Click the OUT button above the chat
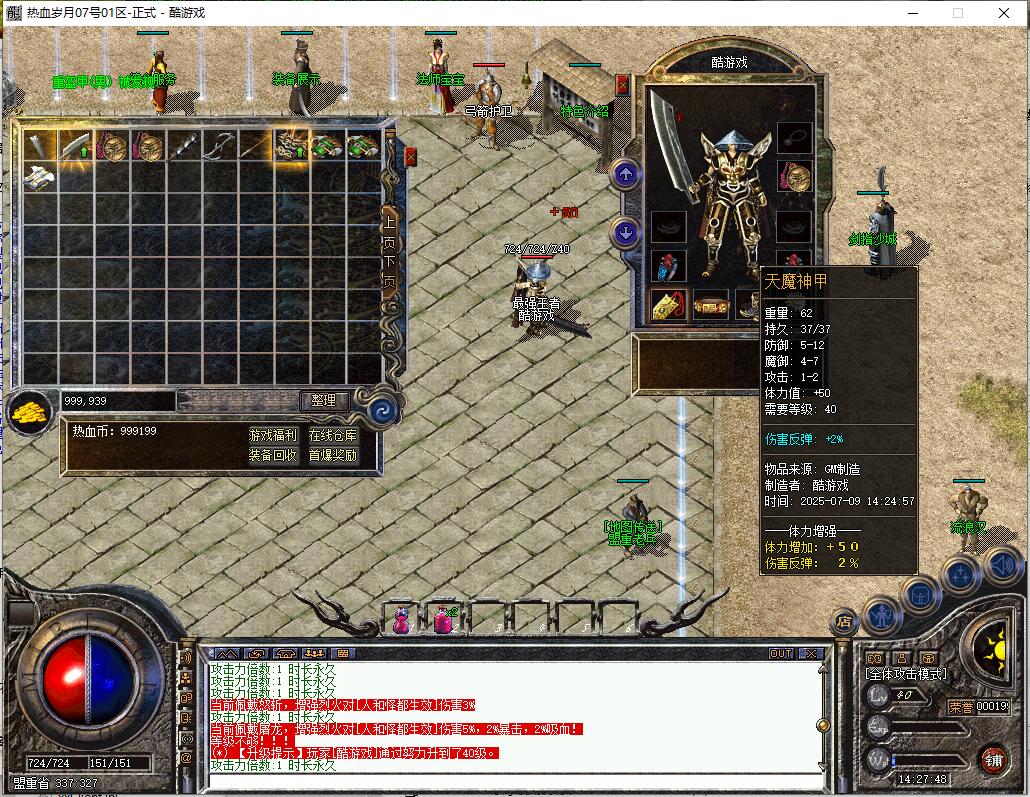The width and height of the screenshot is (1030, 797). 781,654
